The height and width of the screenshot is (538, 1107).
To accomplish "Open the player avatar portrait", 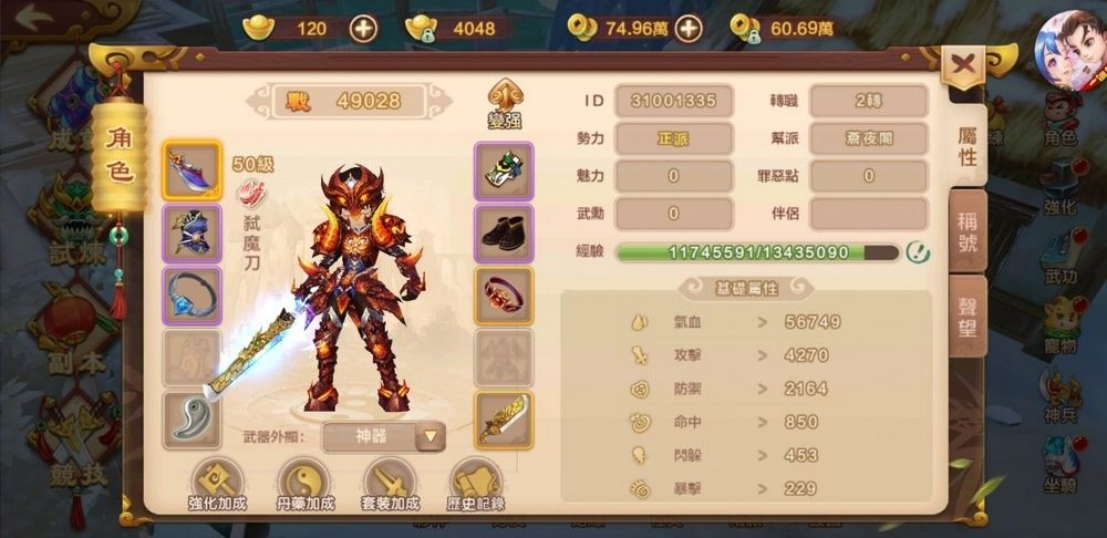I will (1068, 48).
